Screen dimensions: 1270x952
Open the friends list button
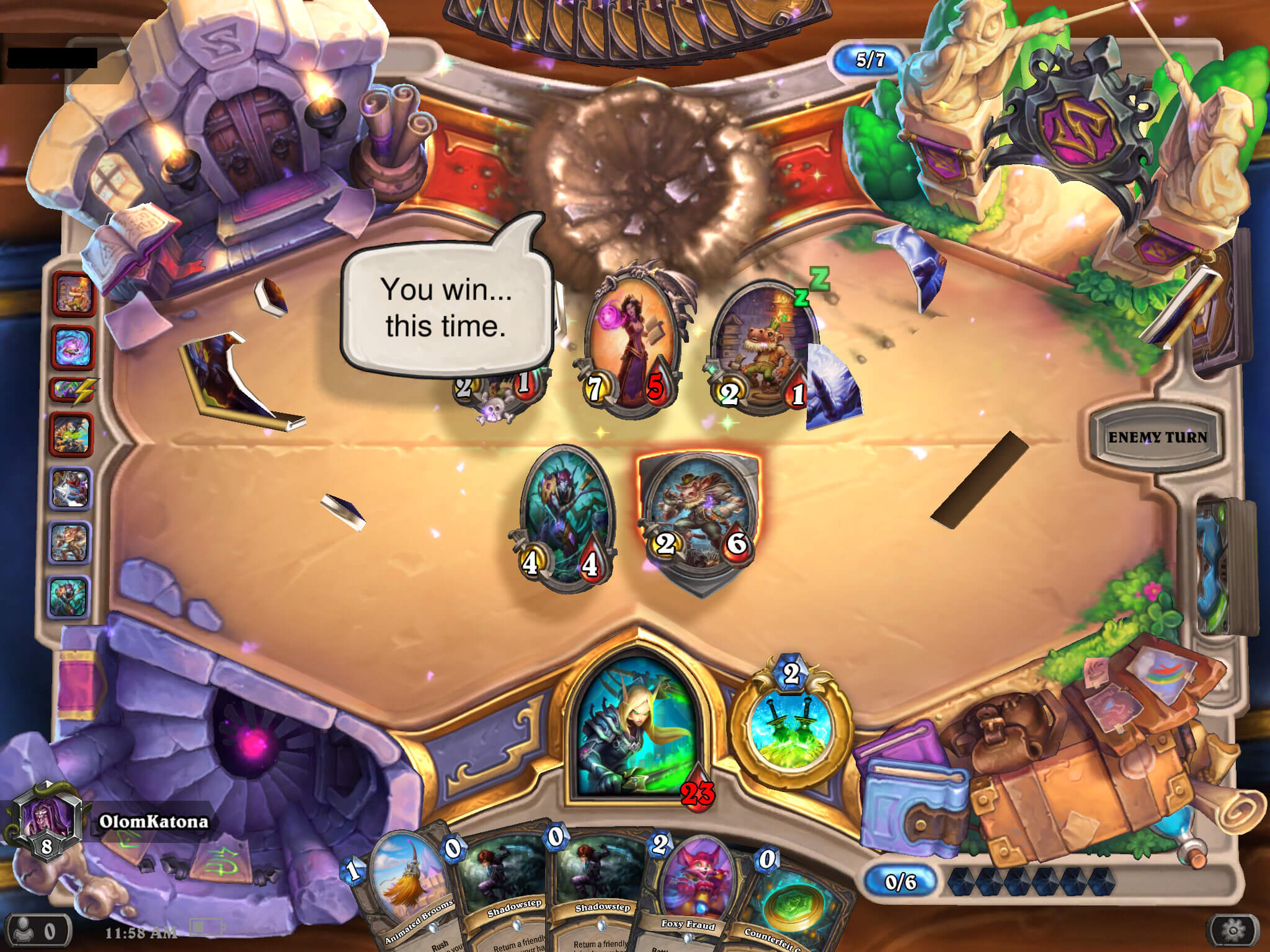point(36,930)
